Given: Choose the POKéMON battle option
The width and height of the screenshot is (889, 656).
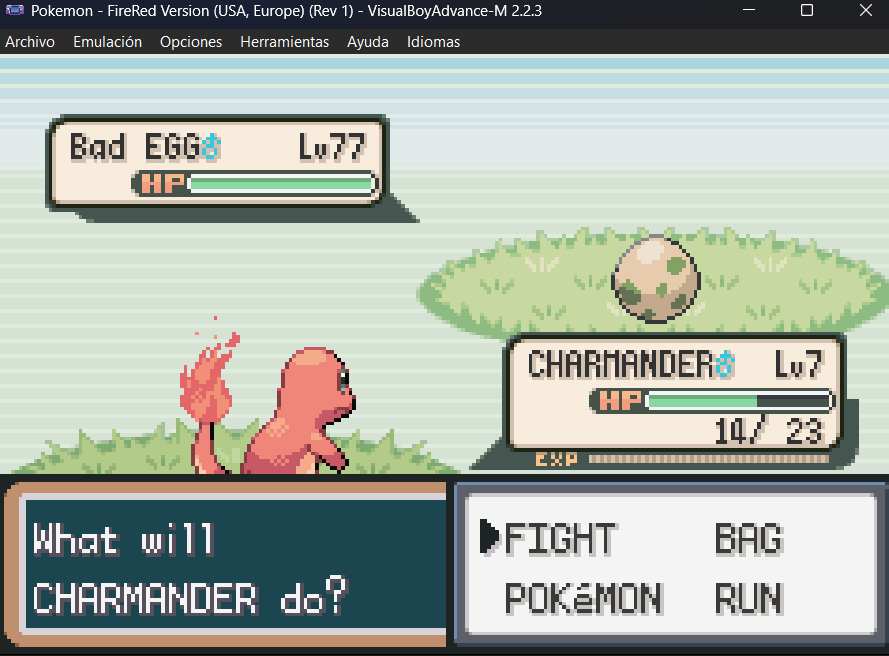Looking at the screenshot, I should (x=583, y=599).
